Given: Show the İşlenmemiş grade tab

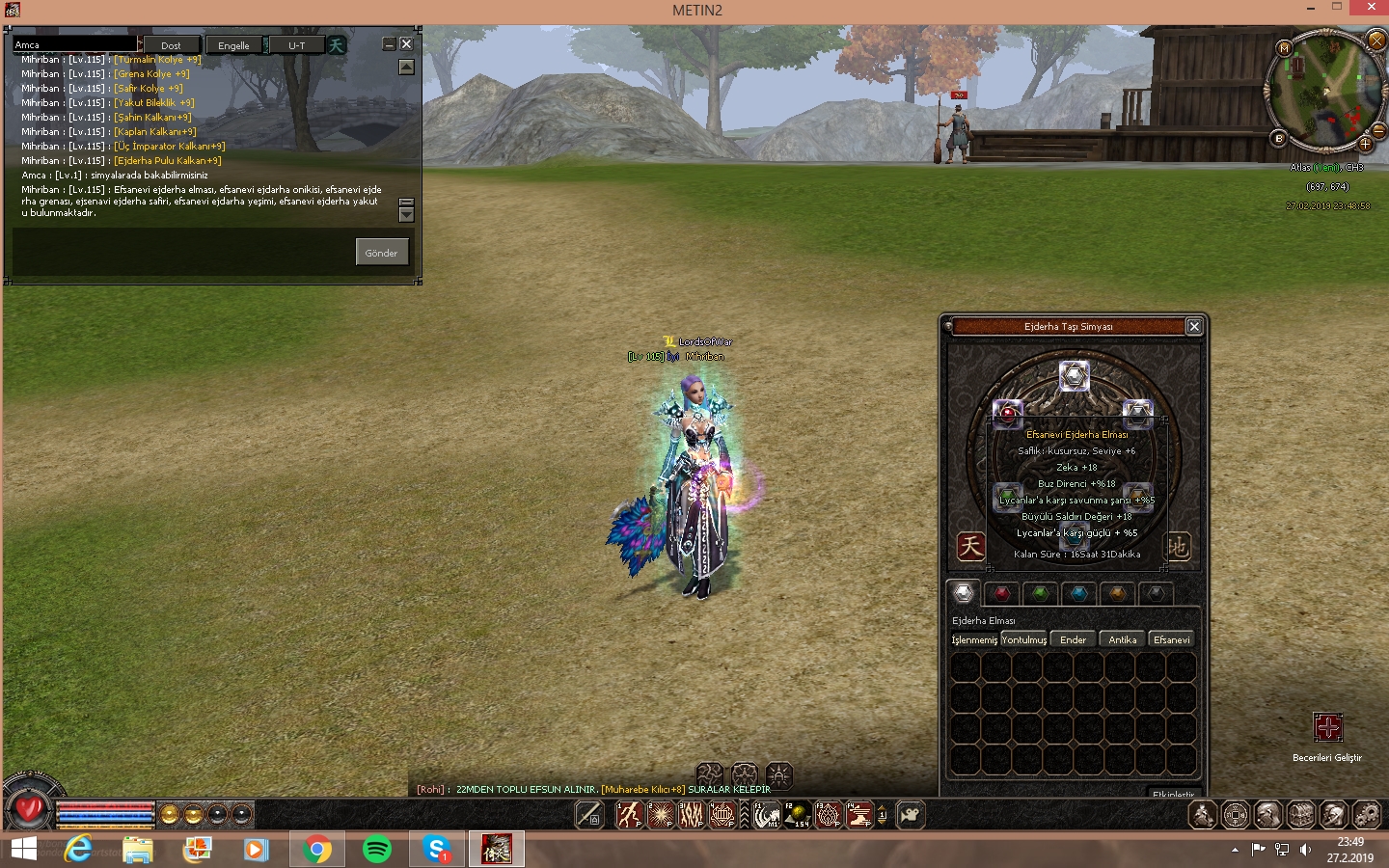Looking at the screenshot, I should coord(974,639).
